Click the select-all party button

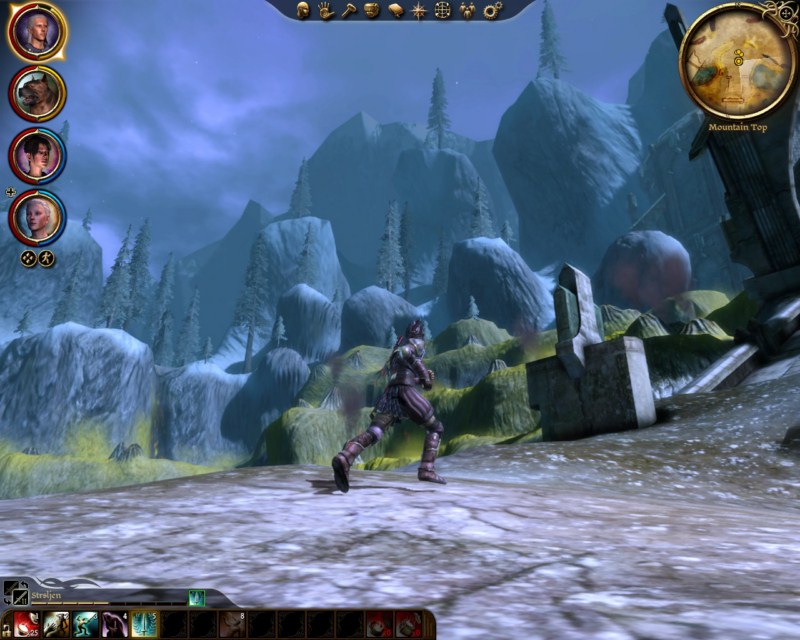(29, 258)
